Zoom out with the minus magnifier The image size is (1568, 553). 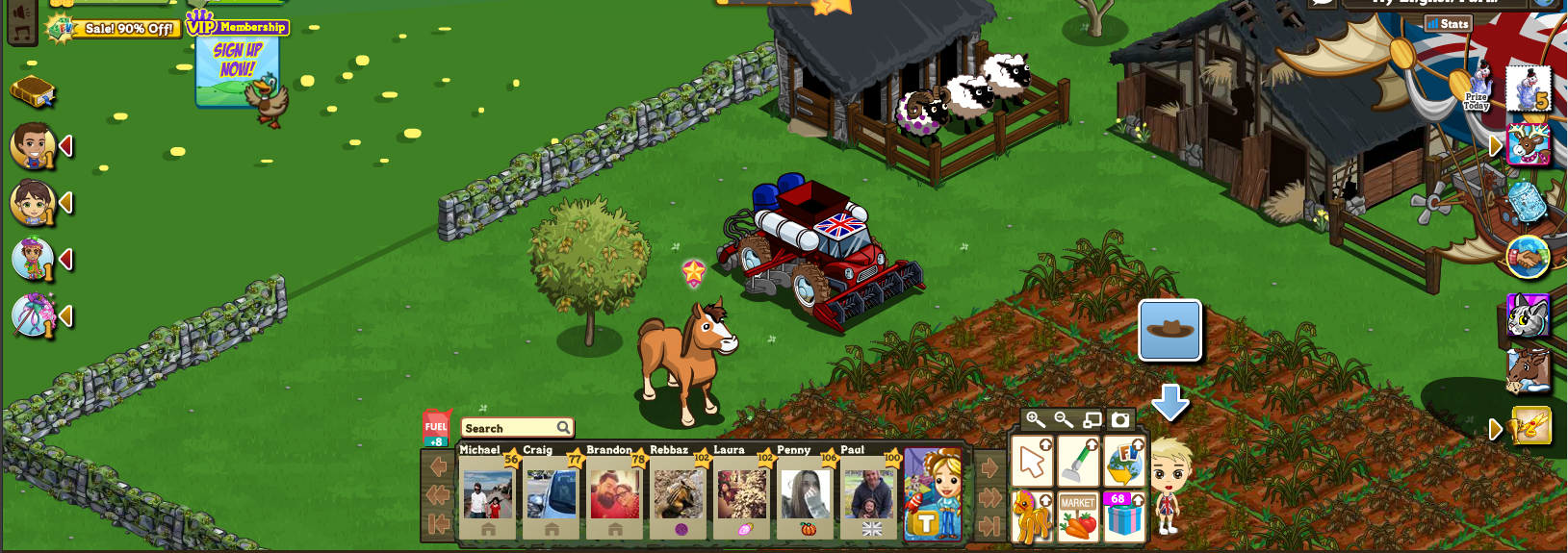[x=1064, y=419]
